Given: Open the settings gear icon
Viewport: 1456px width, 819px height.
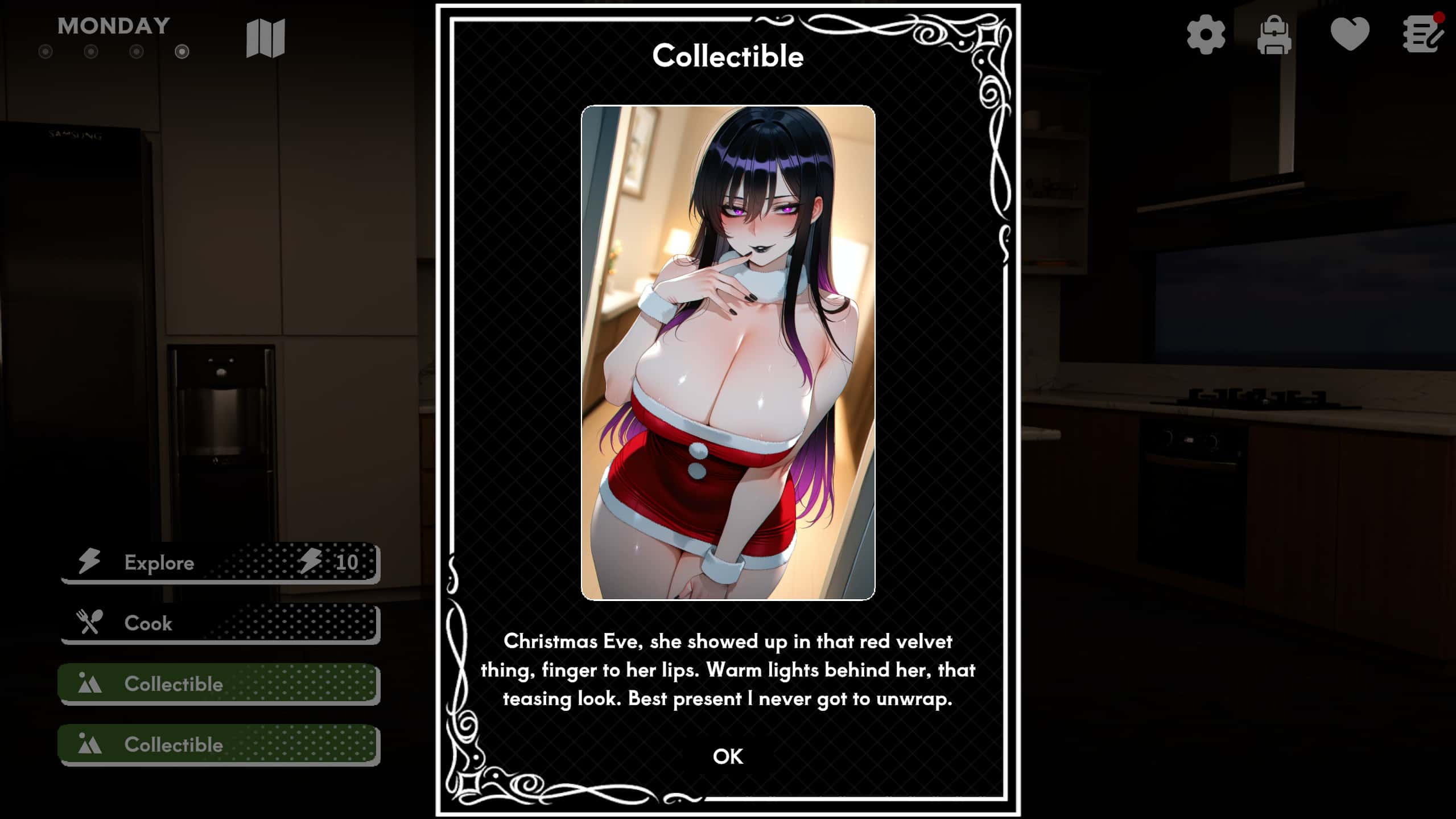Looking at the screenshot, I should point(1205,34).
